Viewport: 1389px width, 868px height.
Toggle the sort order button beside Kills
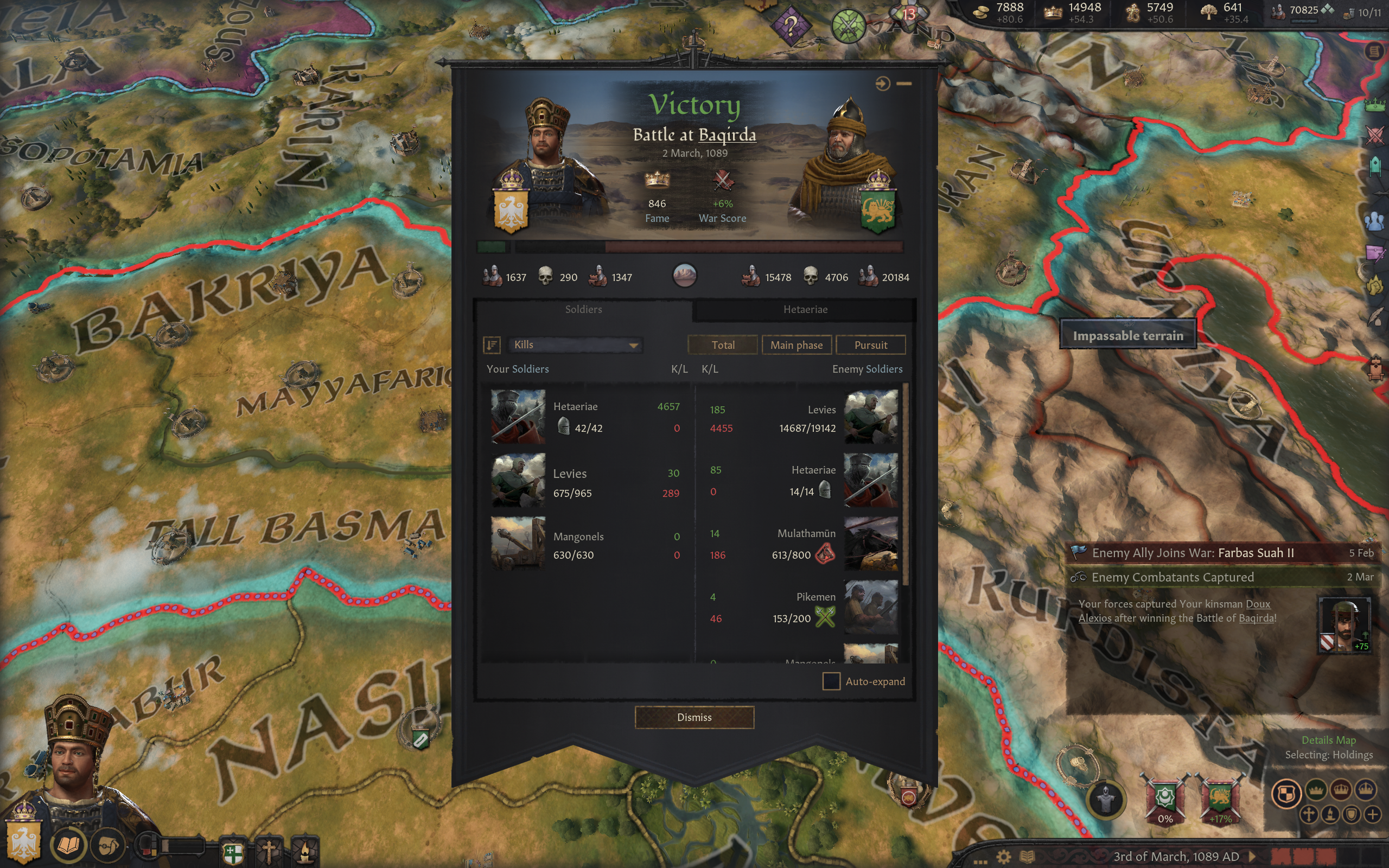coord(492,345)
